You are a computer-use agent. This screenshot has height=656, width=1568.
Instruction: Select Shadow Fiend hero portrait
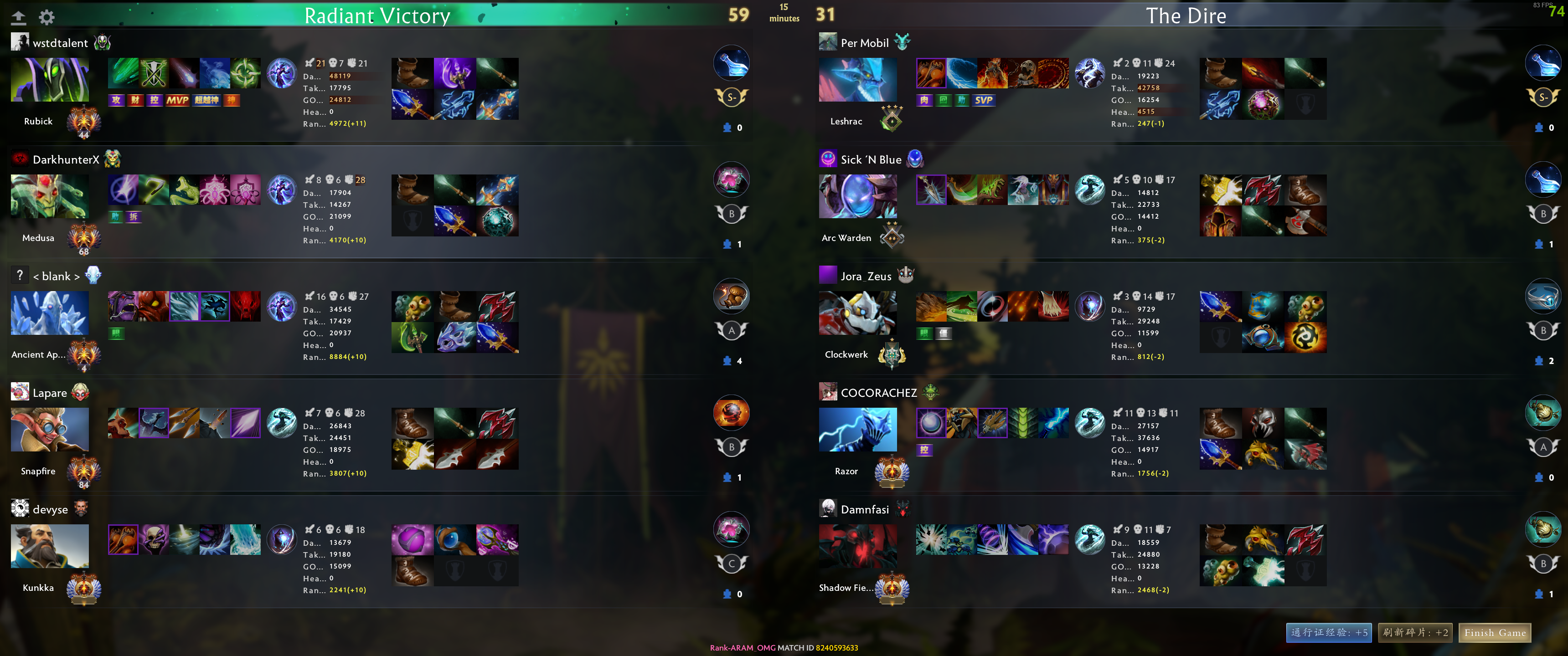click(x=857, y=546)
